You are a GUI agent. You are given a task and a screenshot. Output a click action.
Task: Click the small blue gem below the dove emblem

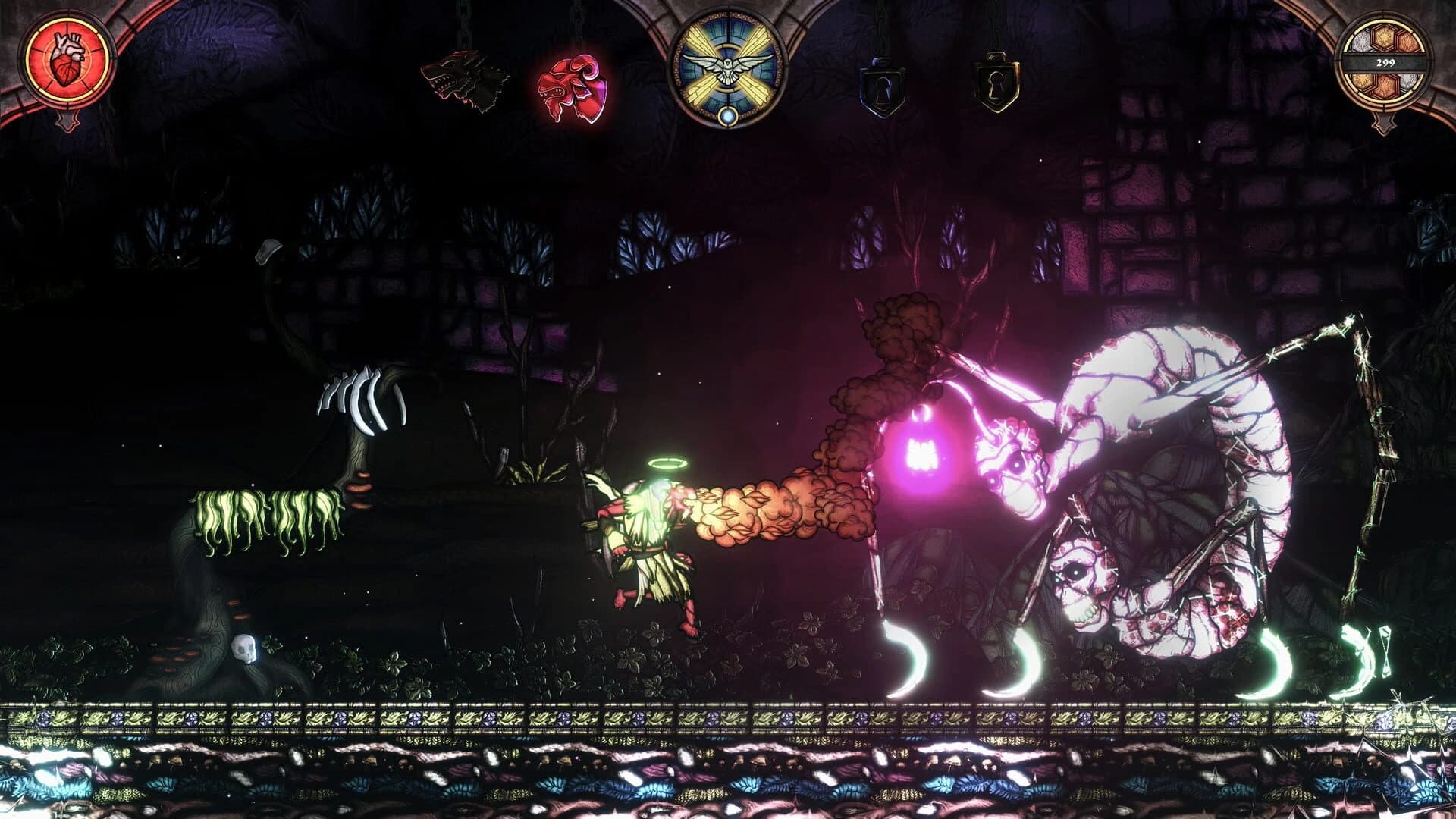(727, 116)
